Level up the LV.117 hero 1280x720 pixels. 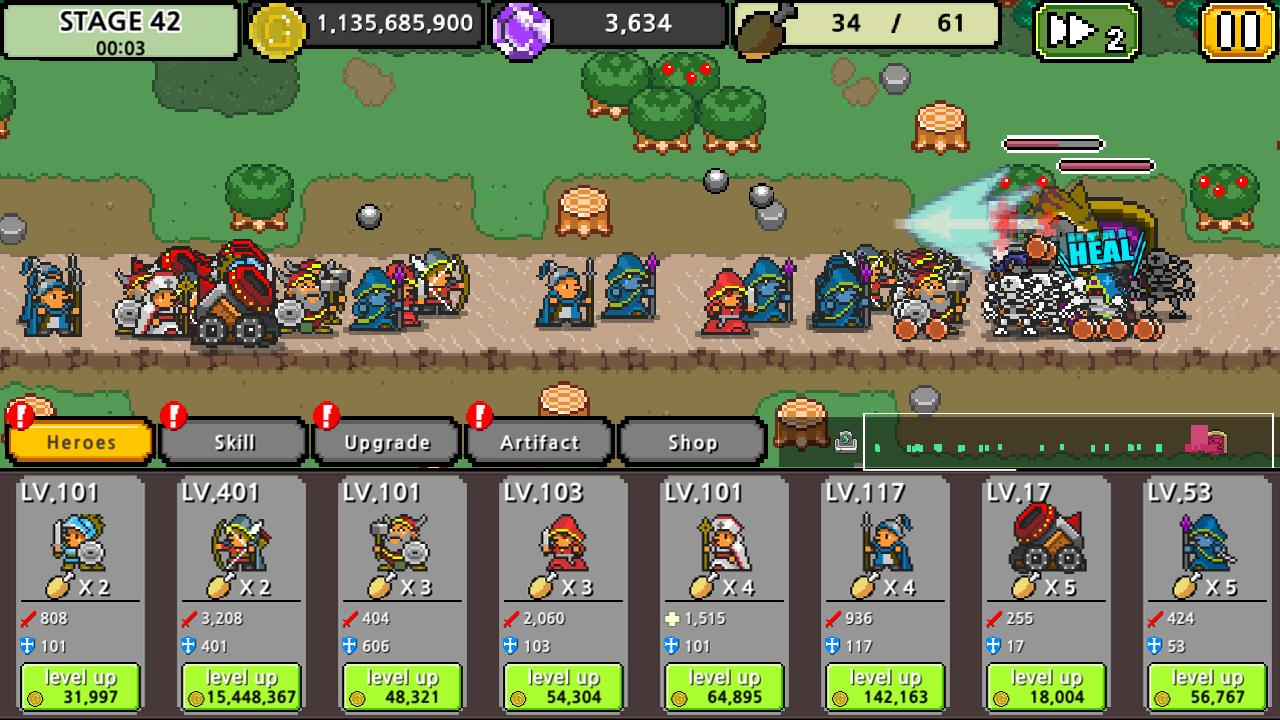pos(885,687)
